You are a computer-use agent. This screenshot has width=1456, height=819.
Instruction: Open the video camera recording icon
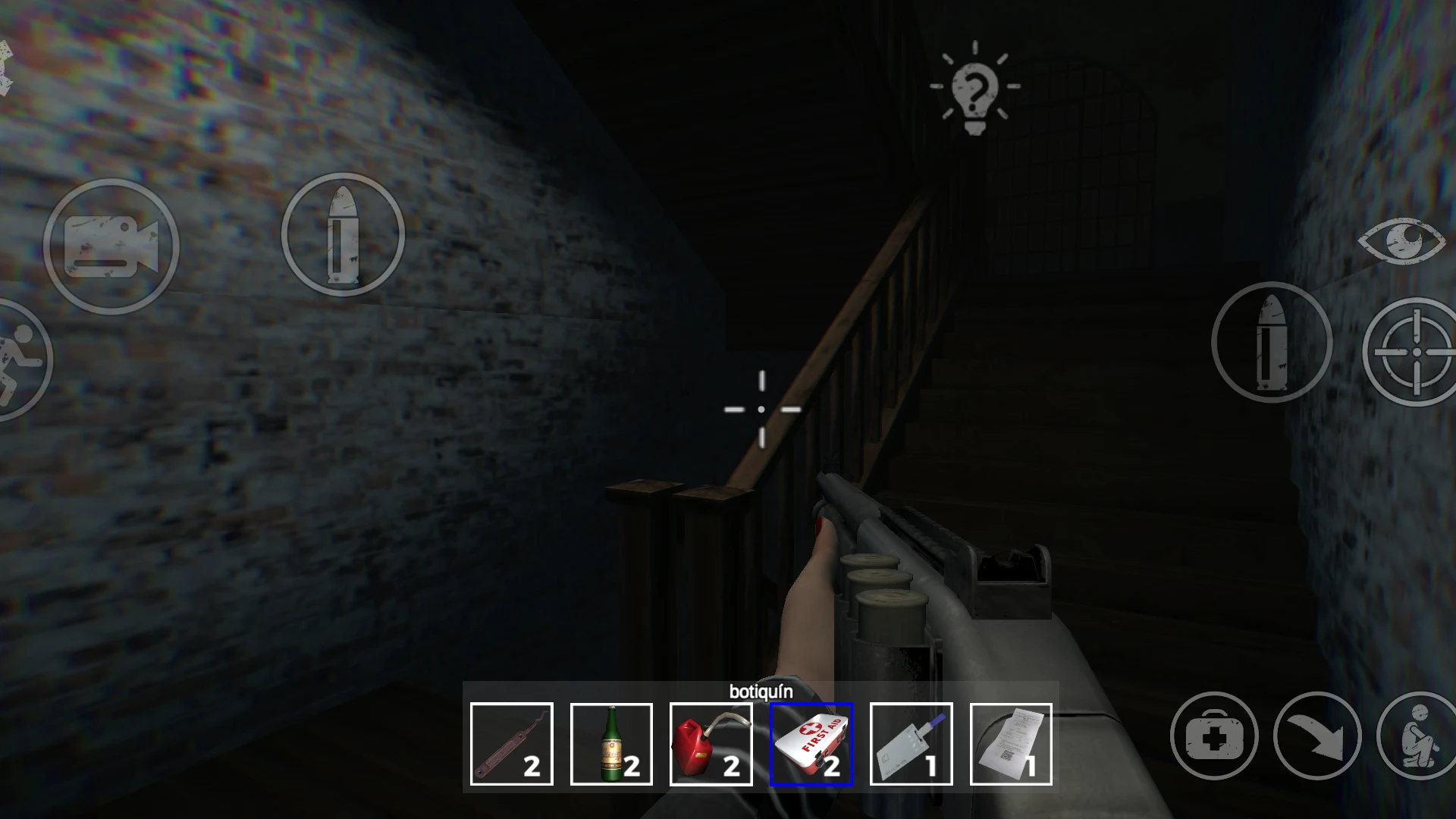(x=114, y=246)
